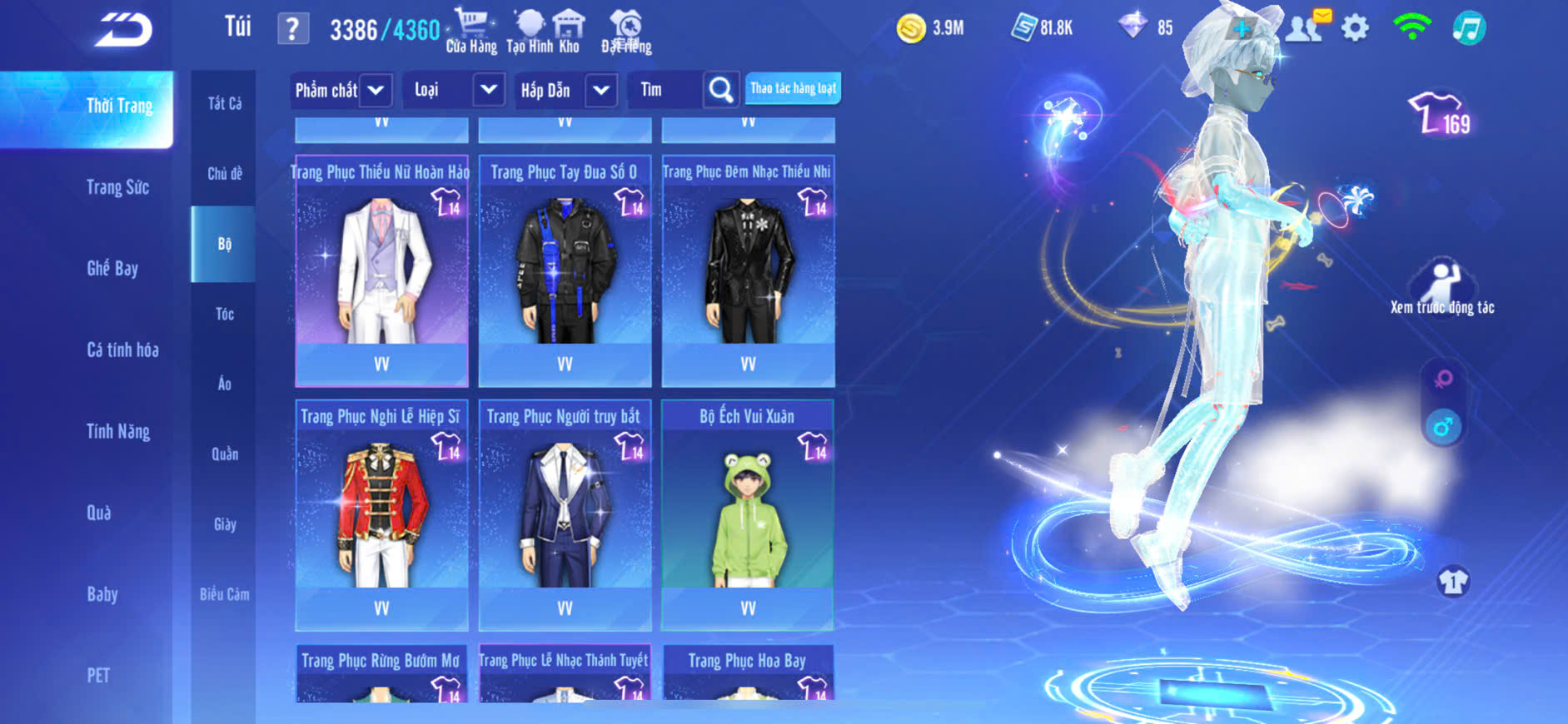1568x724 pixels.
Task: Open the Cửa Hàng shop cart
Action: point(471,31)
